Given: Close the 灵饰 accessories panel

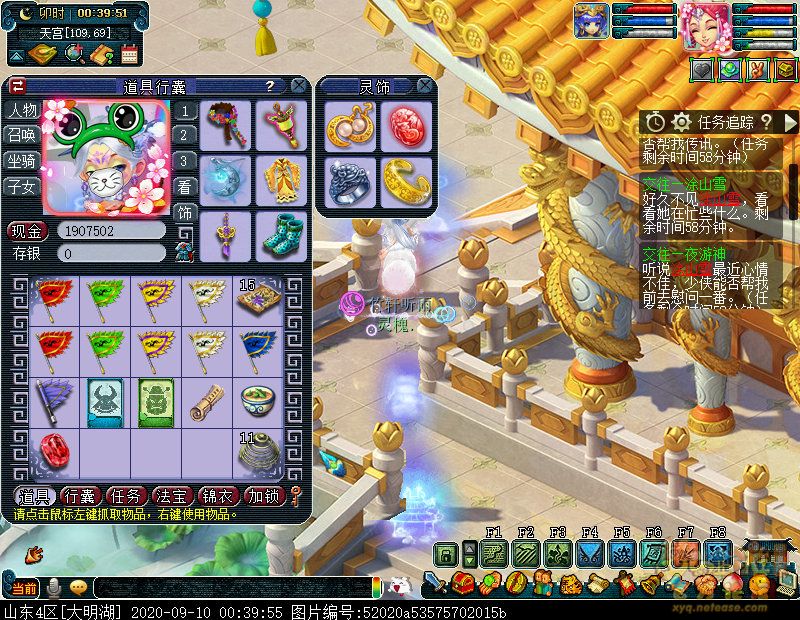Looking at the screenshot, I should (x=425, y=86).
